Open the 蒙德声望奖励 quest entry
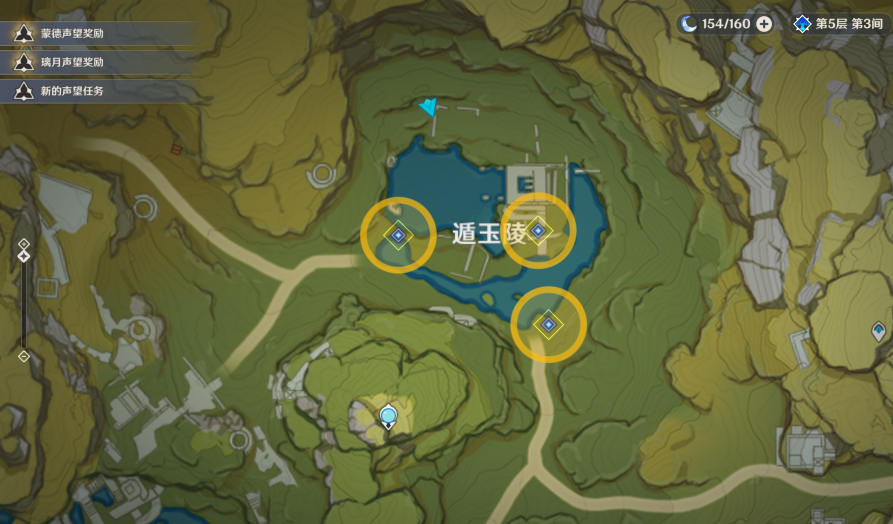The image size is (893, 524). point(72,33)
